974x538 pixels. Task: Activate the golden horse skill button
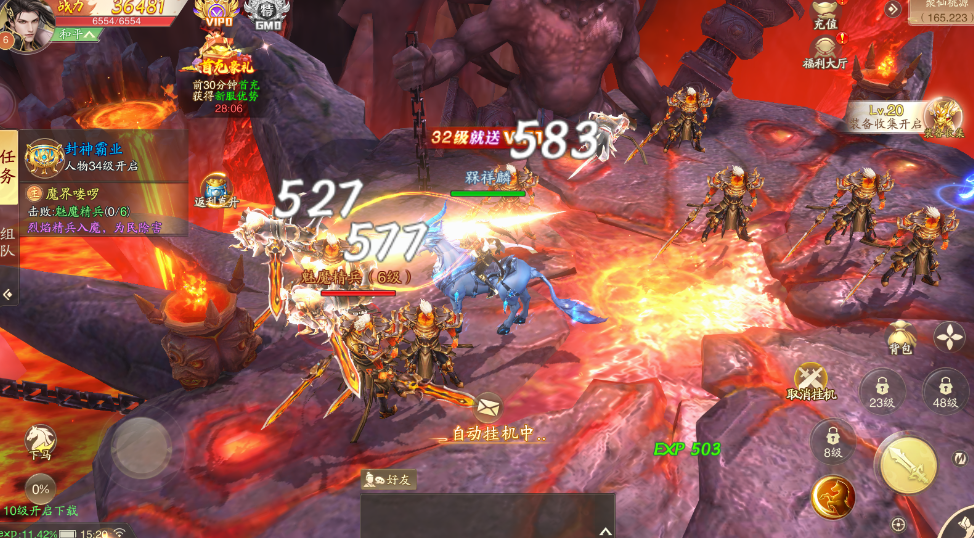832,496
